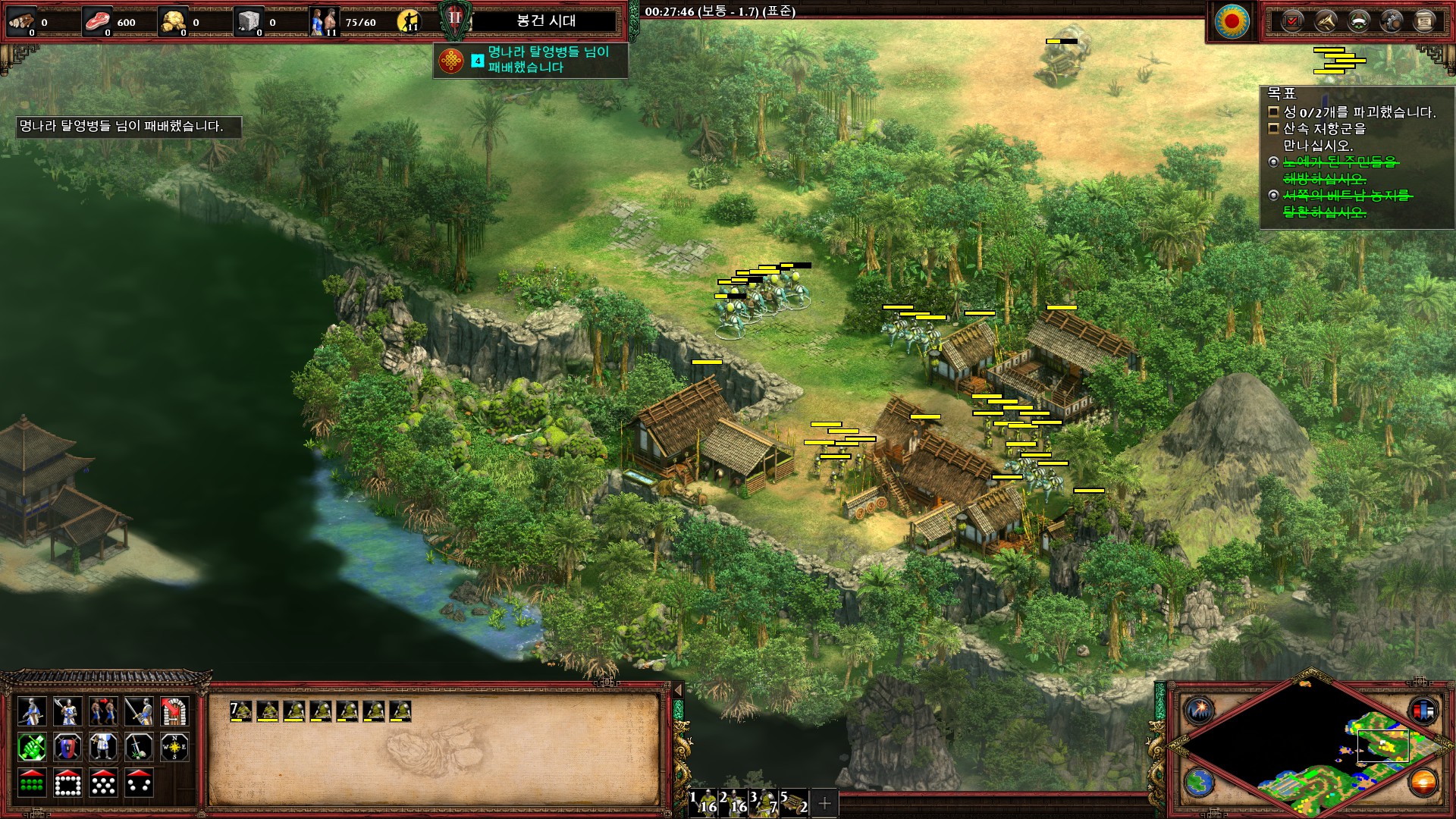Select the compass facing command
1456x819 pixels.
coord(175,748)
